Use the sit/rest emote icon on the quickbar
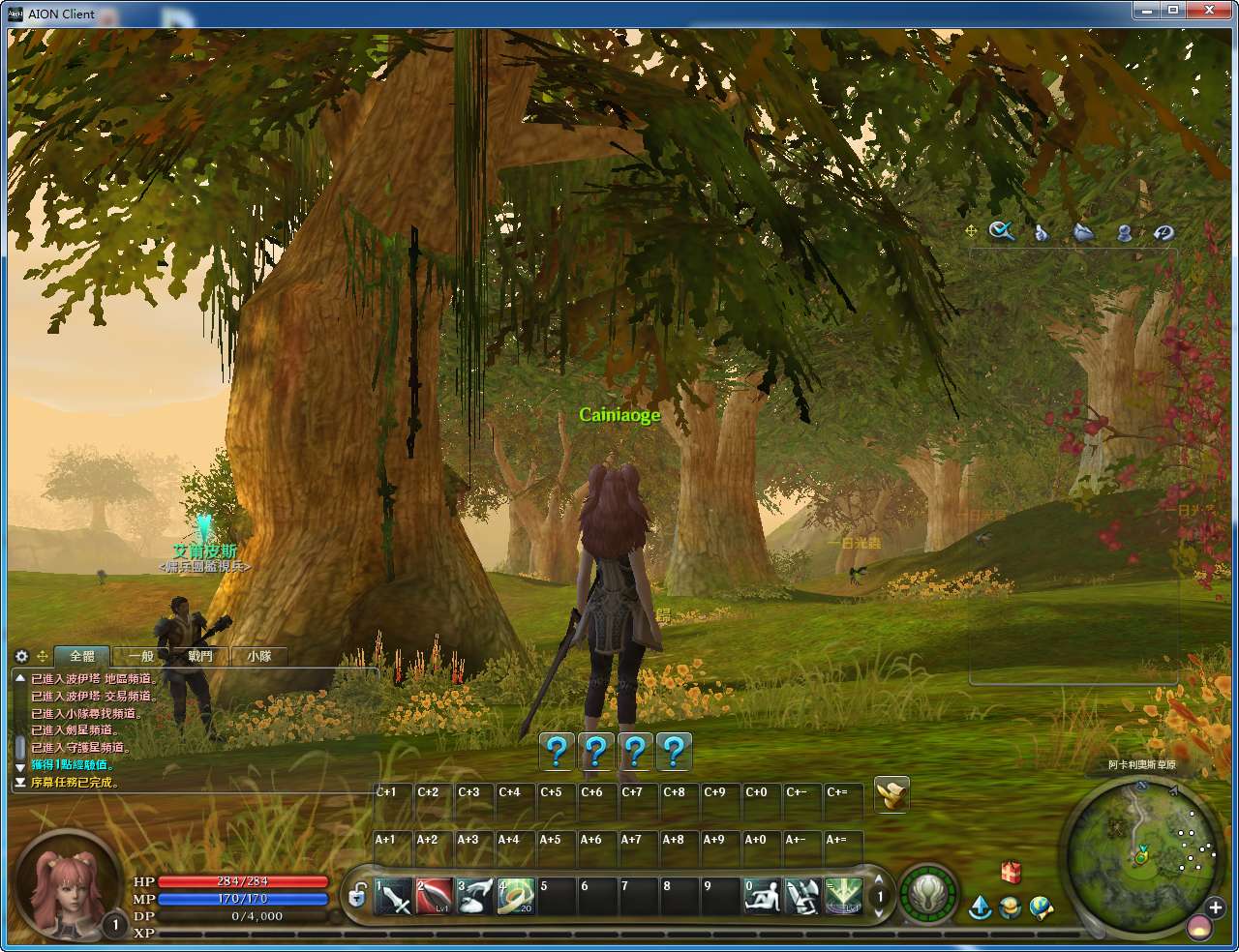The height and width of the screenshot is (952, 1239). [x=762, y=896]
